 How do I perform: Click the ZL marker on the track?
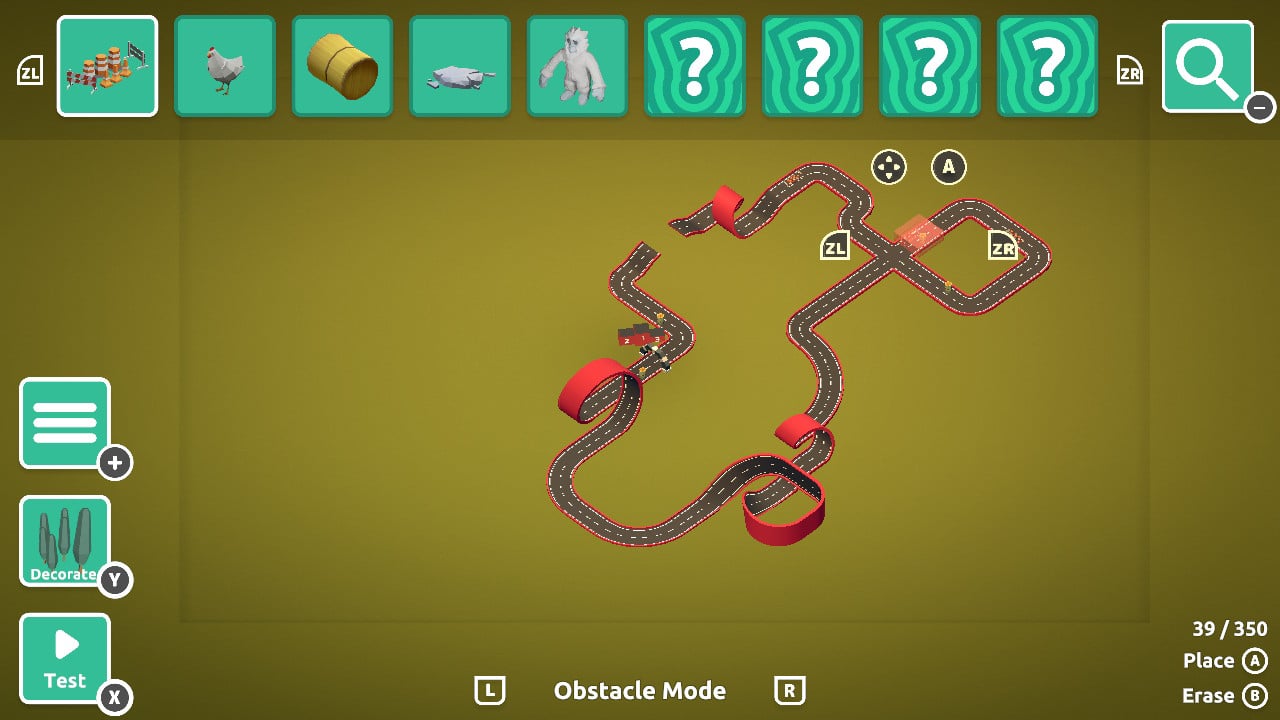pos(836,243)
